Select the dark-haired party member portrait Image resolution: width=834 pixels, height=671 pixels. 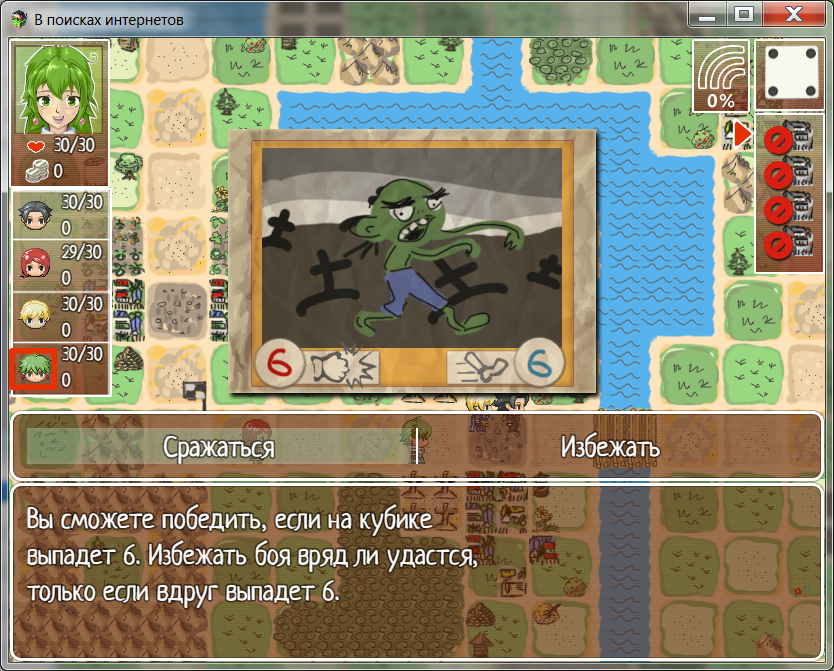click(35, 213)
